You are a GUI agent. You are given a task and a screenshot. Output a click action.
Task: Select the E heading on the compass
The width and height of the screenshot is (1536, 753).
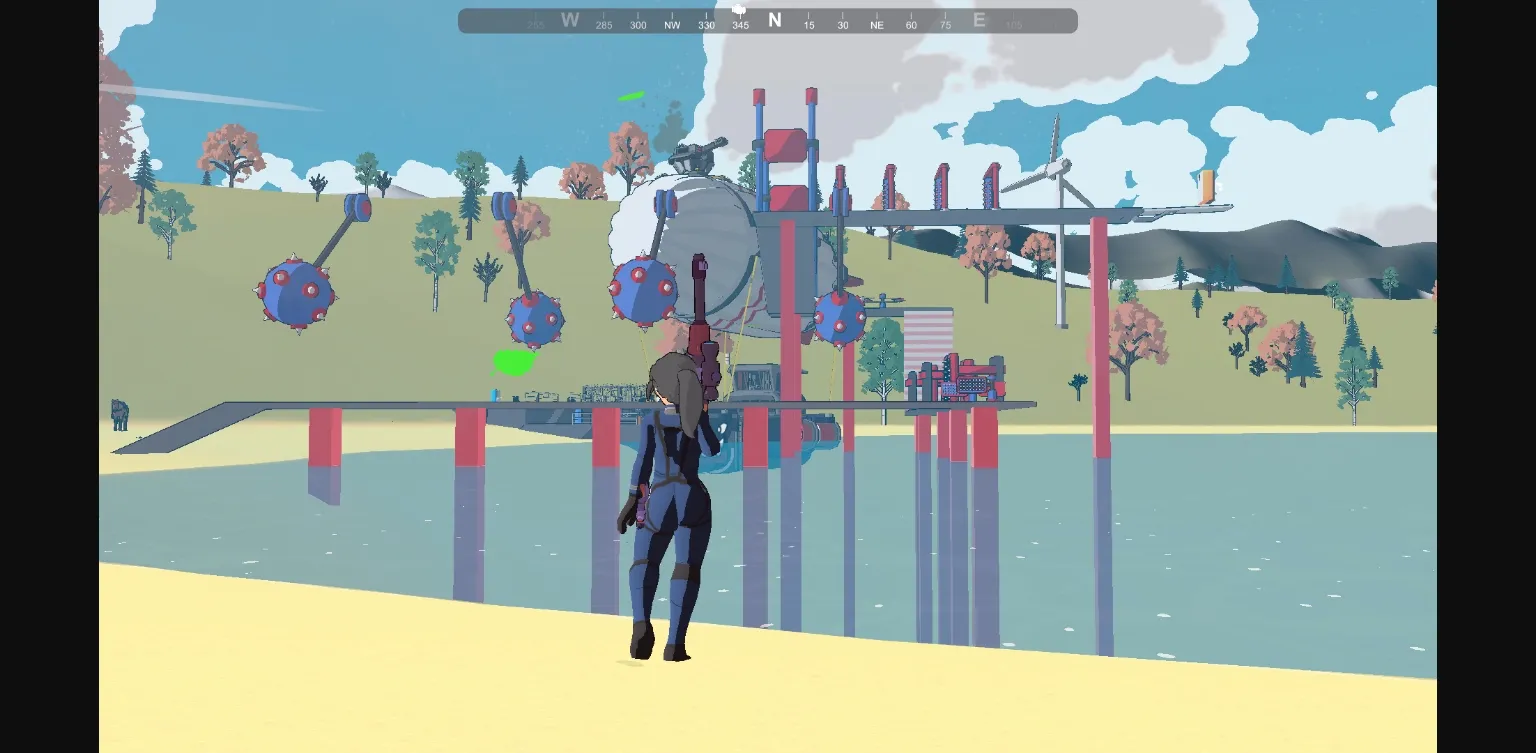tap(979, 20)
